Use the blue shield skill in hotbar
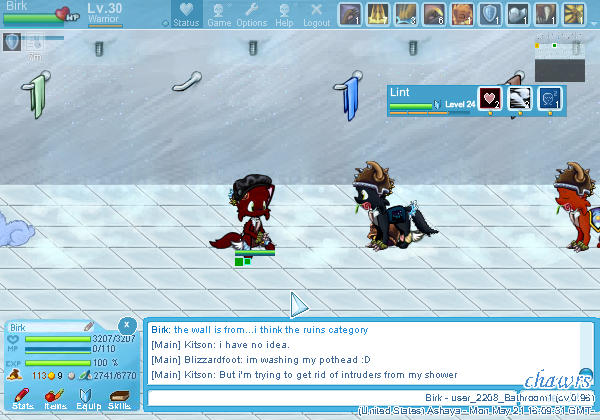 (490, 14)
